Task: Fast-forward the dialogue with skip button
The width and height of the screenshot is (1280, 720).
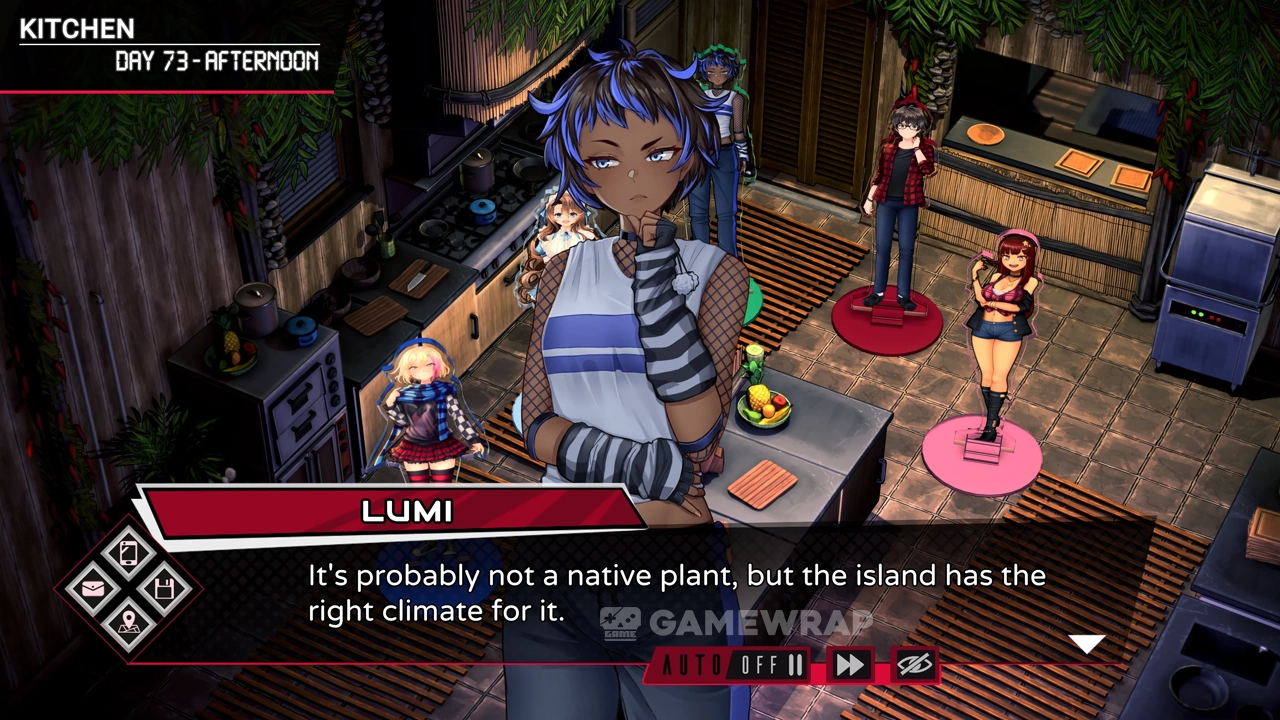Action: (850, 666)
